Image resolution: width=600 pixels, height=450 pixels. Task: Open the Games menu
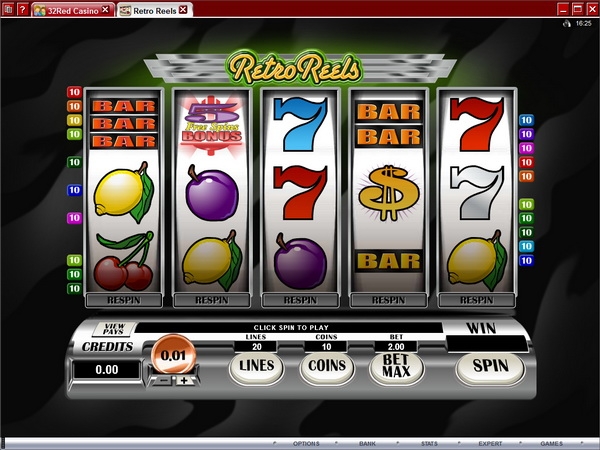coord(551,442)
